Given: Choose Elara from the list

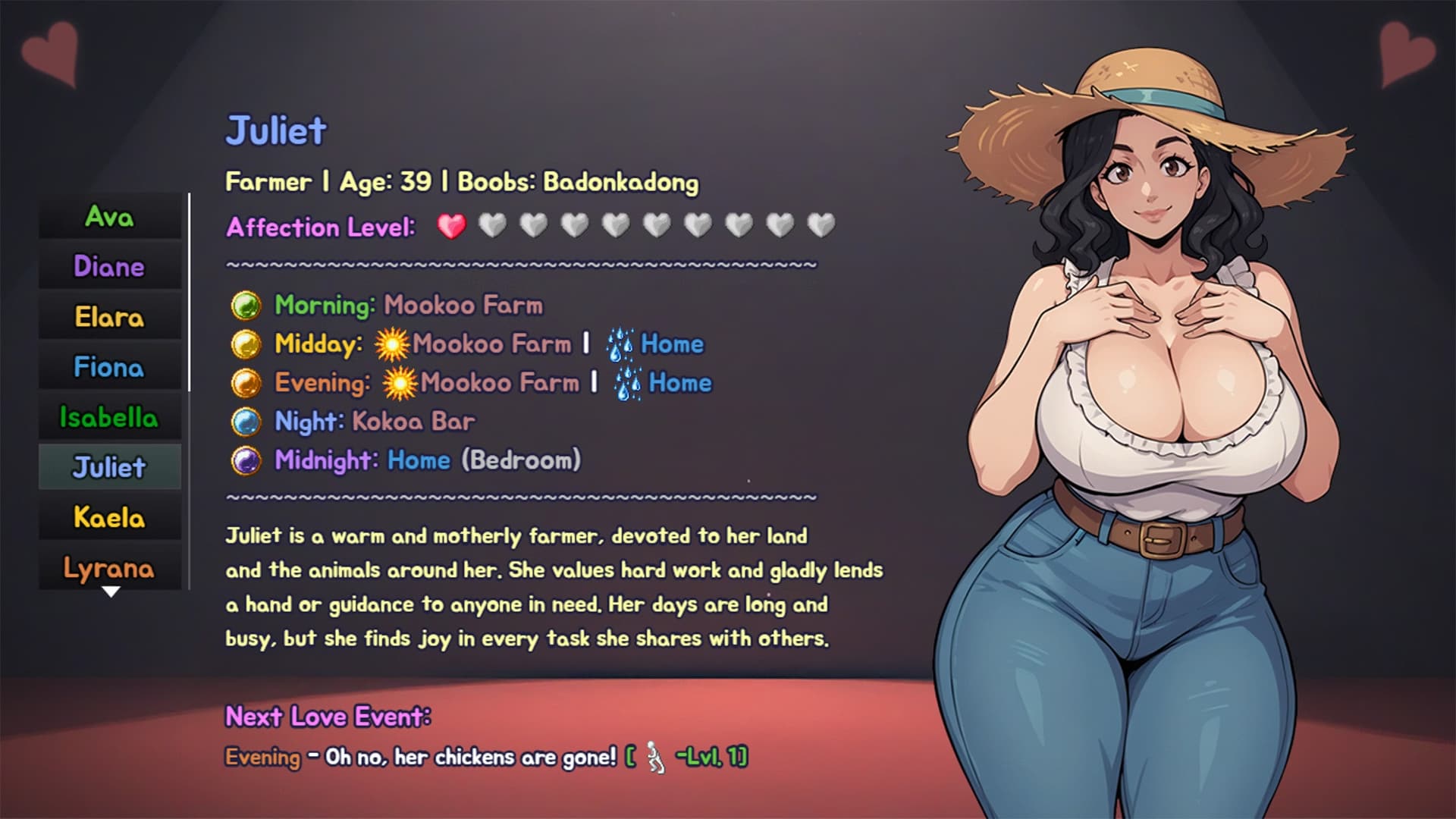Looking at the screenshot, I should point(109,317).
